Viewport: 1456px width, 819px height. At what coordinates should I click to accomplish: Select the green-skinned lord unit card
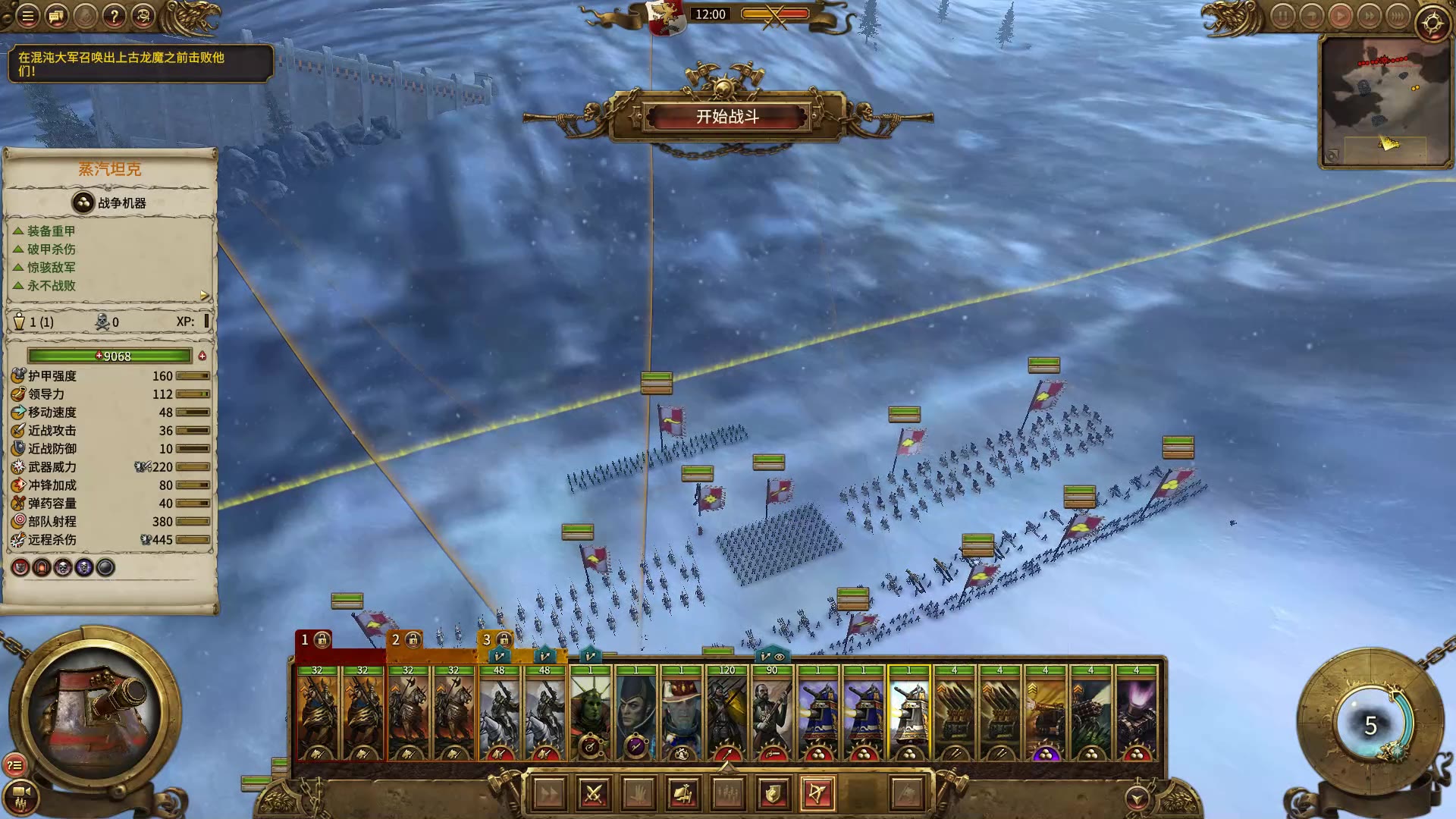590,713
